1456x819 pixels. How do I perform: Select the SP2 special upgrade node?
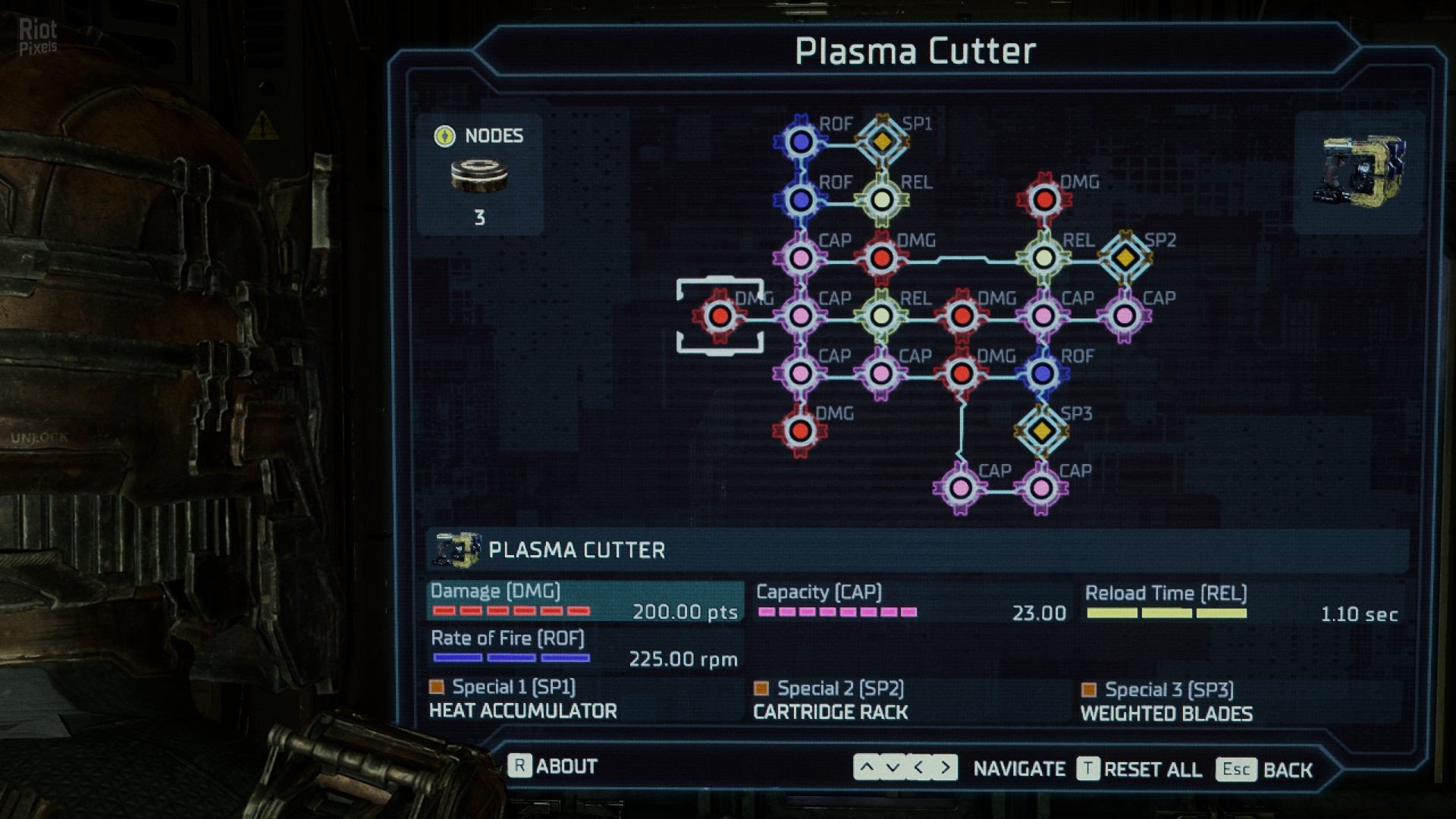[x=1125, y=258]
